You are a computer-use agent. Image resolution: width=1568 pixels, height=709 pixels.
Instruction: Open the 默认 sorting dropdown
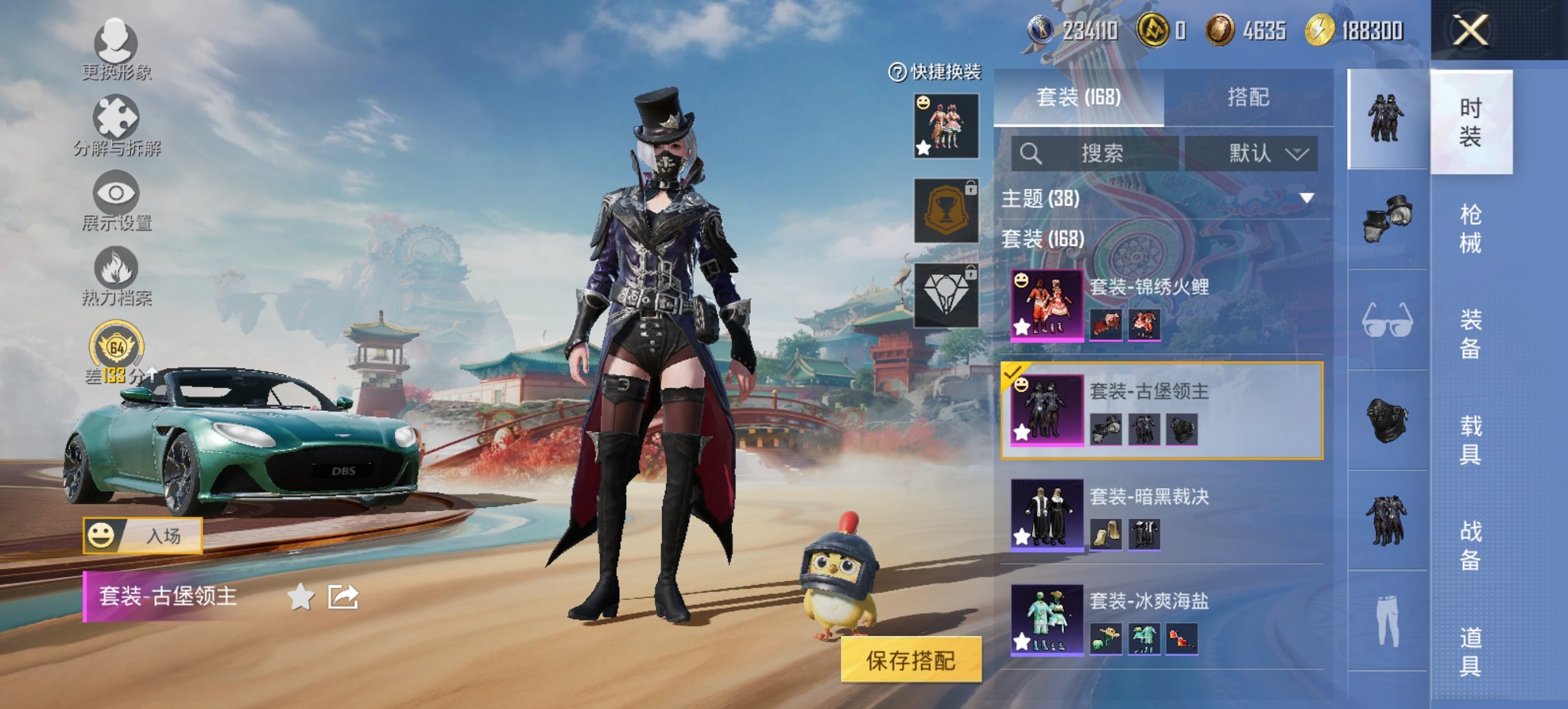(1260, 154)
